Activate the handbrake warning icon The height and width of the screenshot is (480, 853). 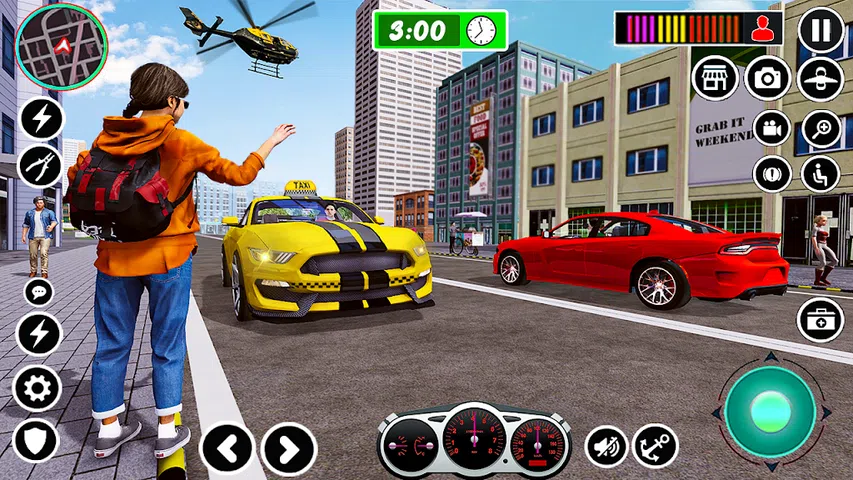click(x=772, y=174)
